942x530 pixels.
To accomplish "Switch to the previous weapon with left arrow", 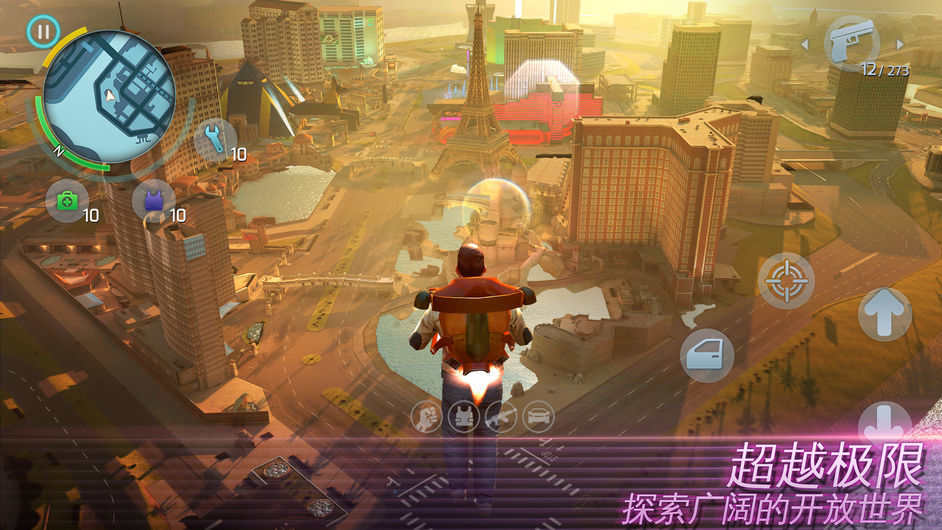I will coord(804,44).
